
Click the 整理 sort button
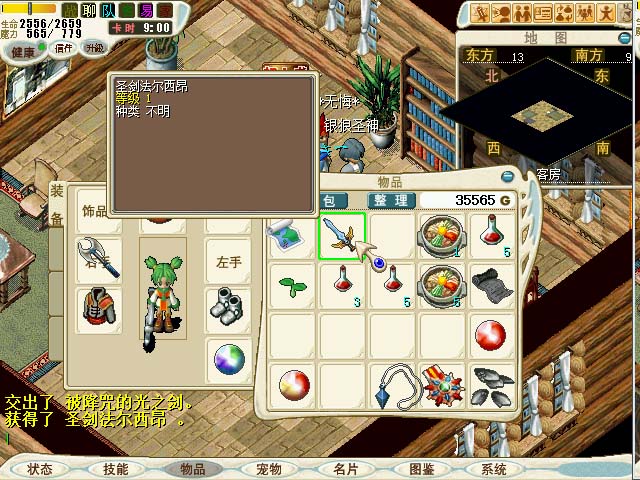(x=391, y=200)
